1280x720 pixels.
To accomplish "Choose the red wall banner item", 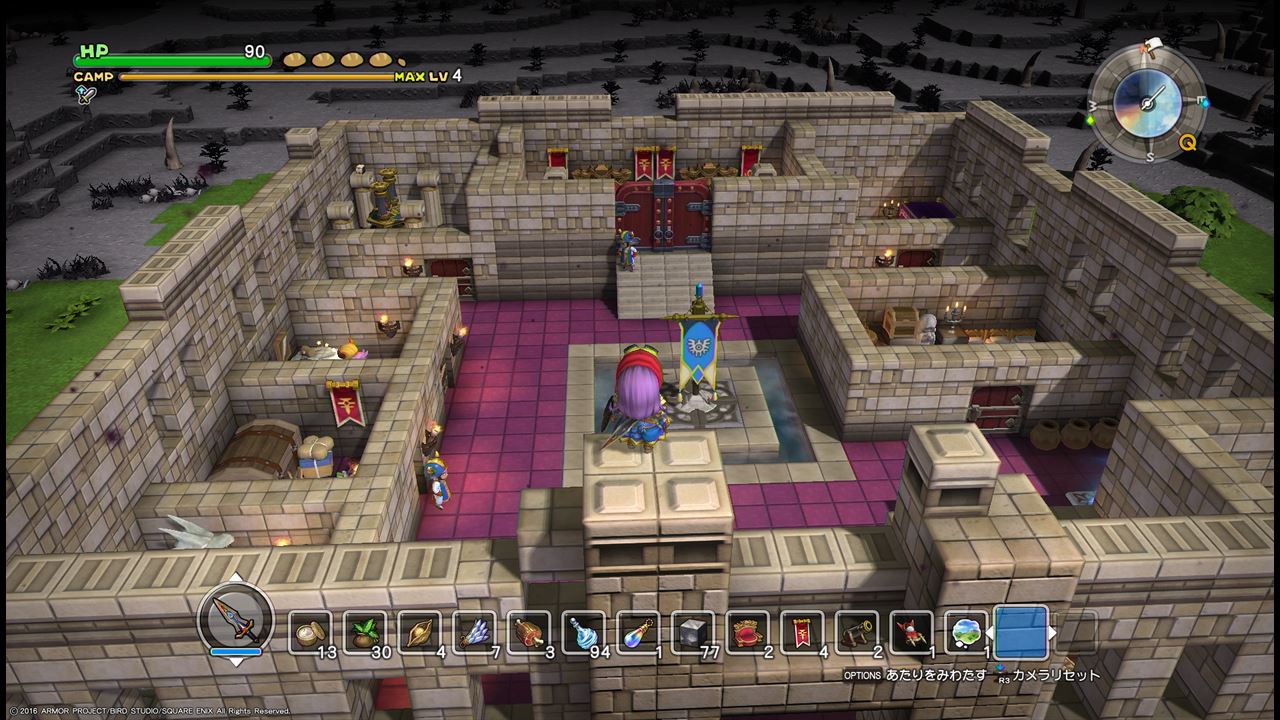I will [802, 632].
